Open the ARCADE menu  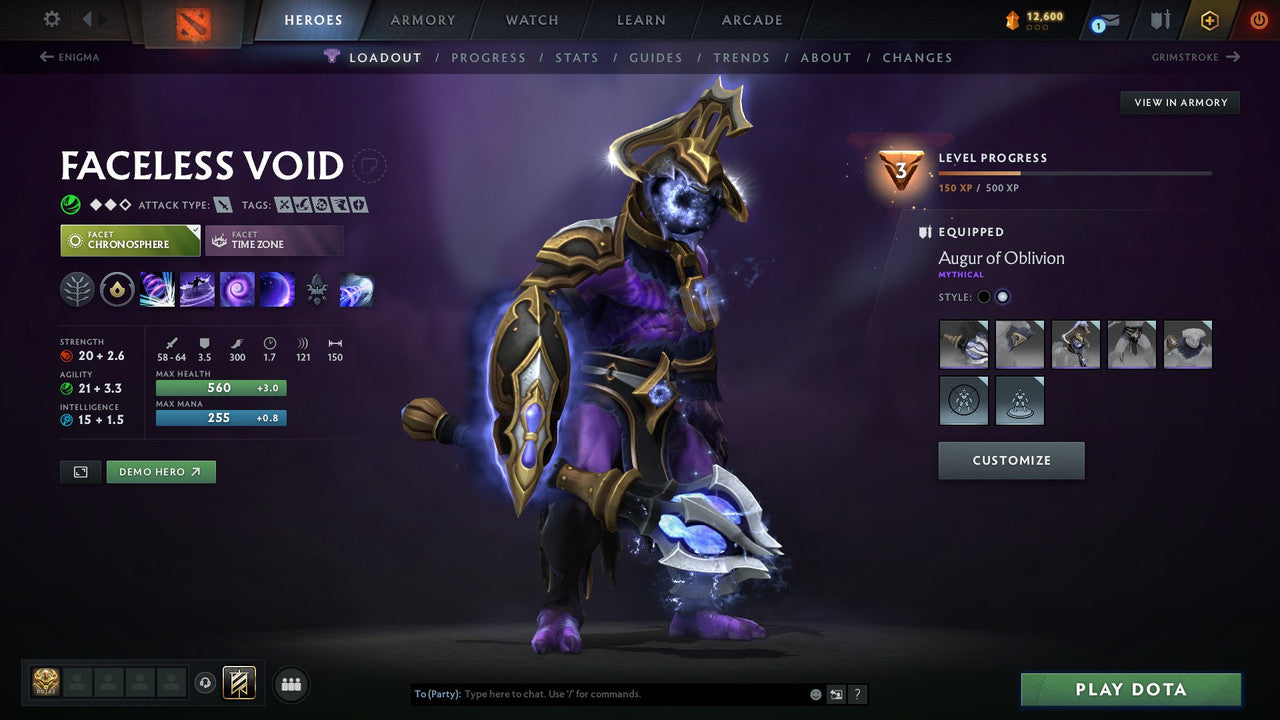coord(751,20)
